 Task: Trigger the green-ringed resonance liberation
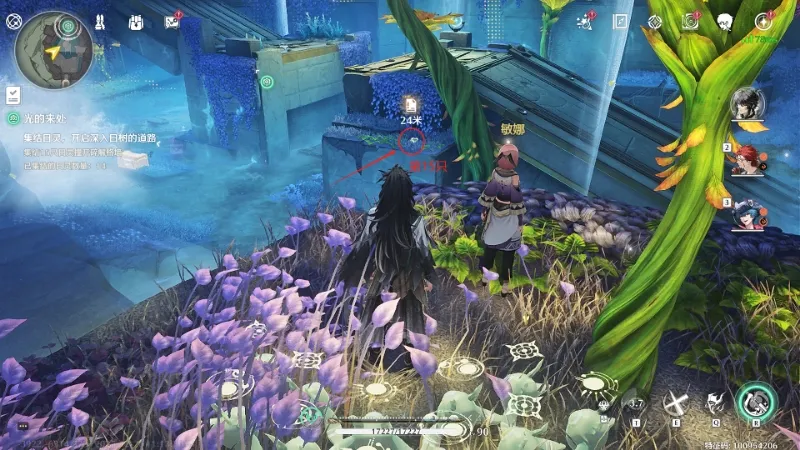click(x=757, y=402)
